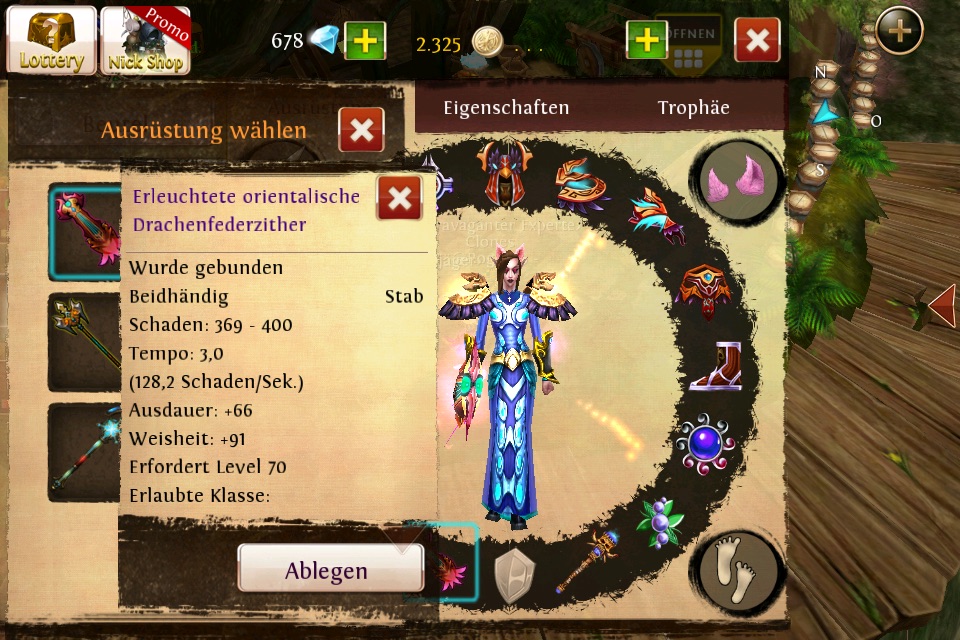Select the empty shield slot
The height and width of the screenshot is (640, 960).
515,574
